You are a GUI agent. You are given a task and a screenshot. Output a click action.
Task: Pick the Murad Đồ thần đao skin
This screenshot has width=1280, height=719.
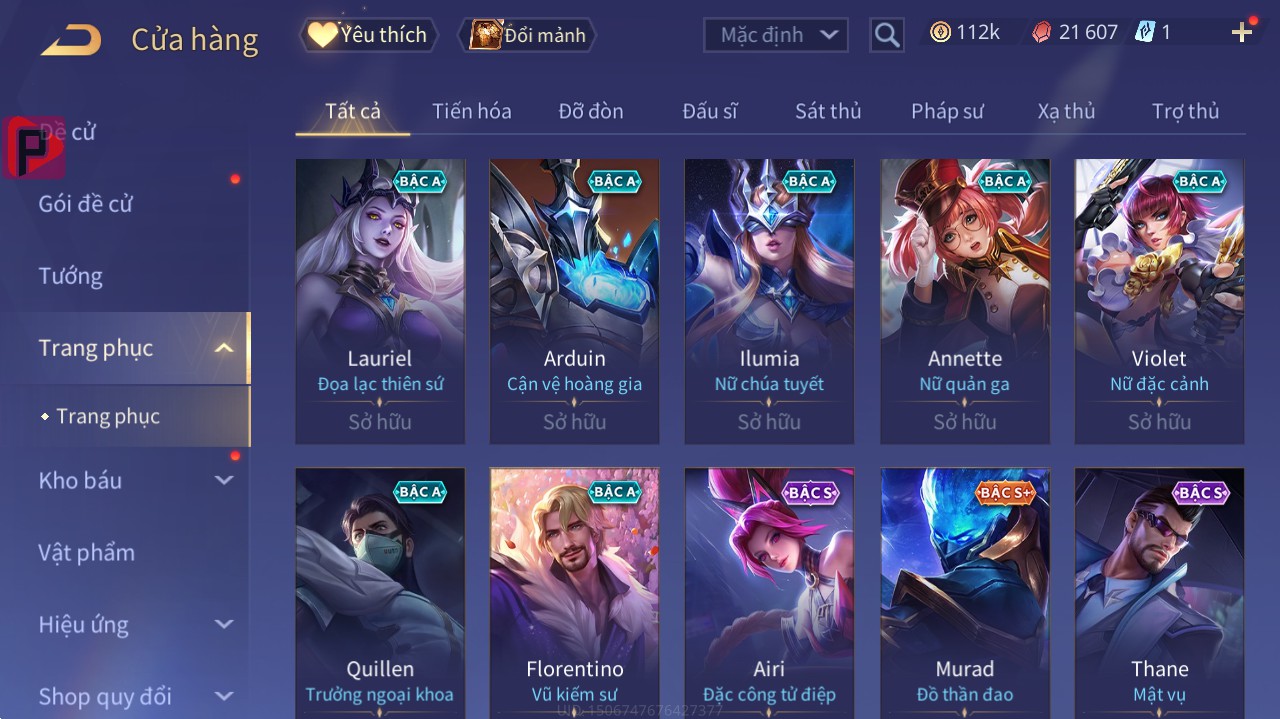pyautogui.click(x=965, y=592)
